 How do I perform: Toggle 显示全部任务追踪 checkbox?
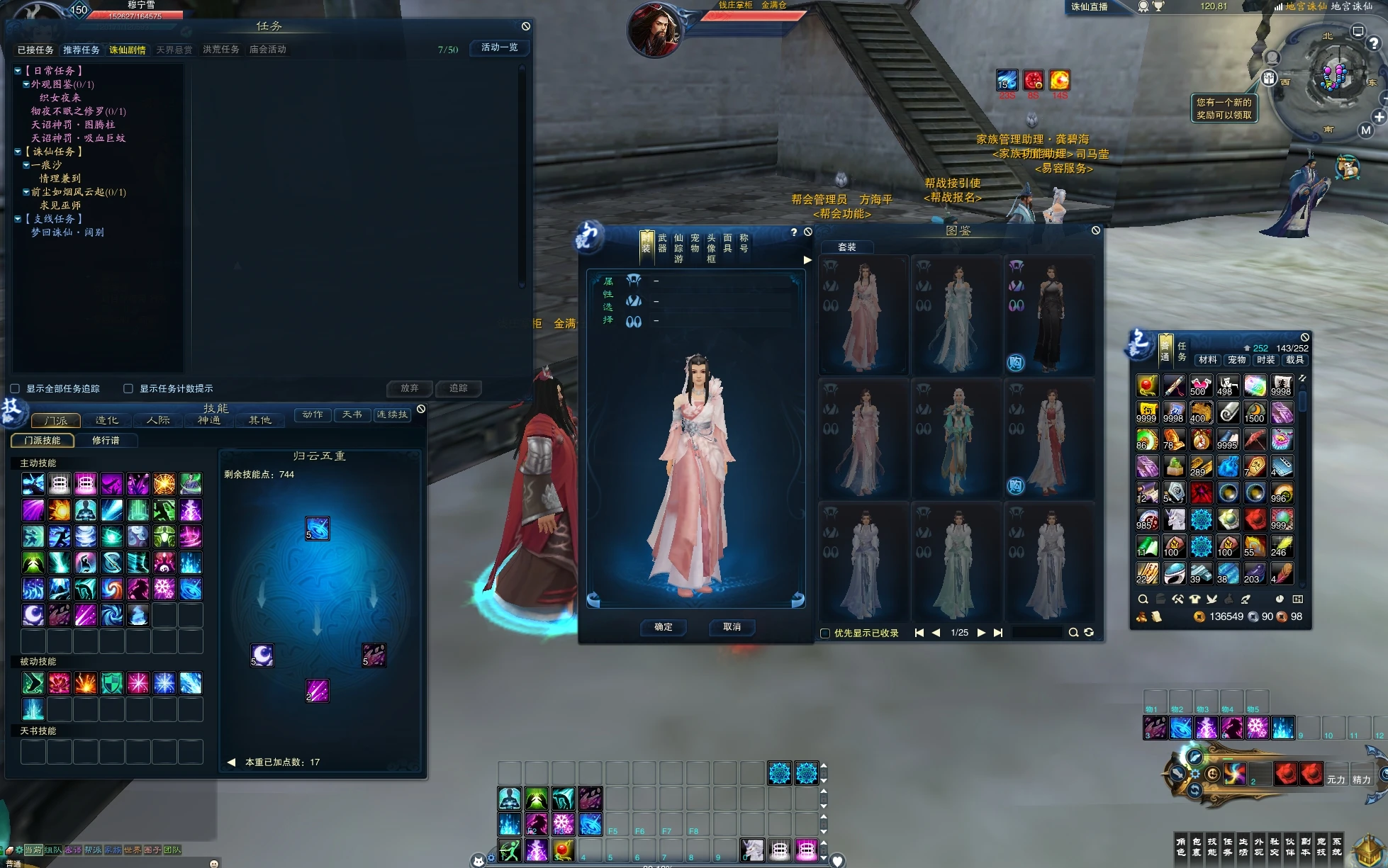tap(15, 388)
